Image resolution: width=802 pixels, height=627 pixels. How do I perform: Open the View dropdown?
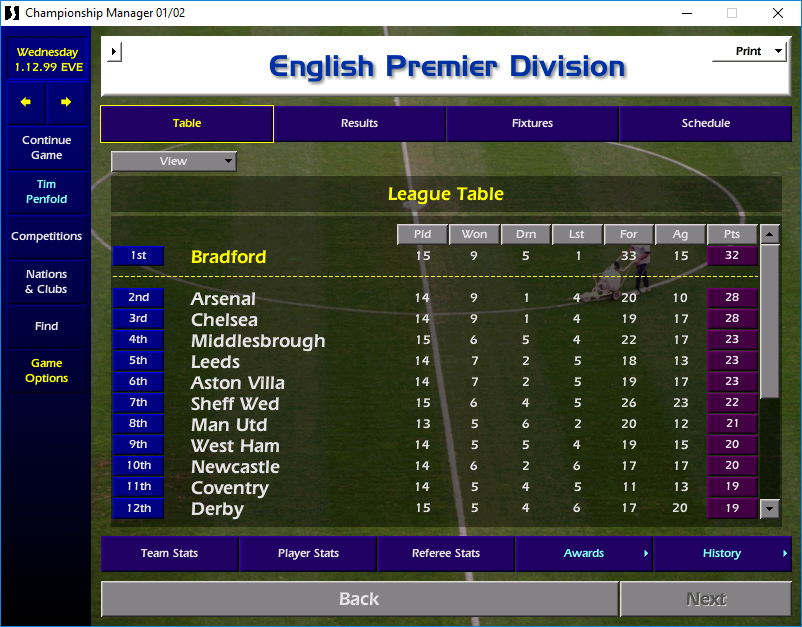tap(174, 161)
